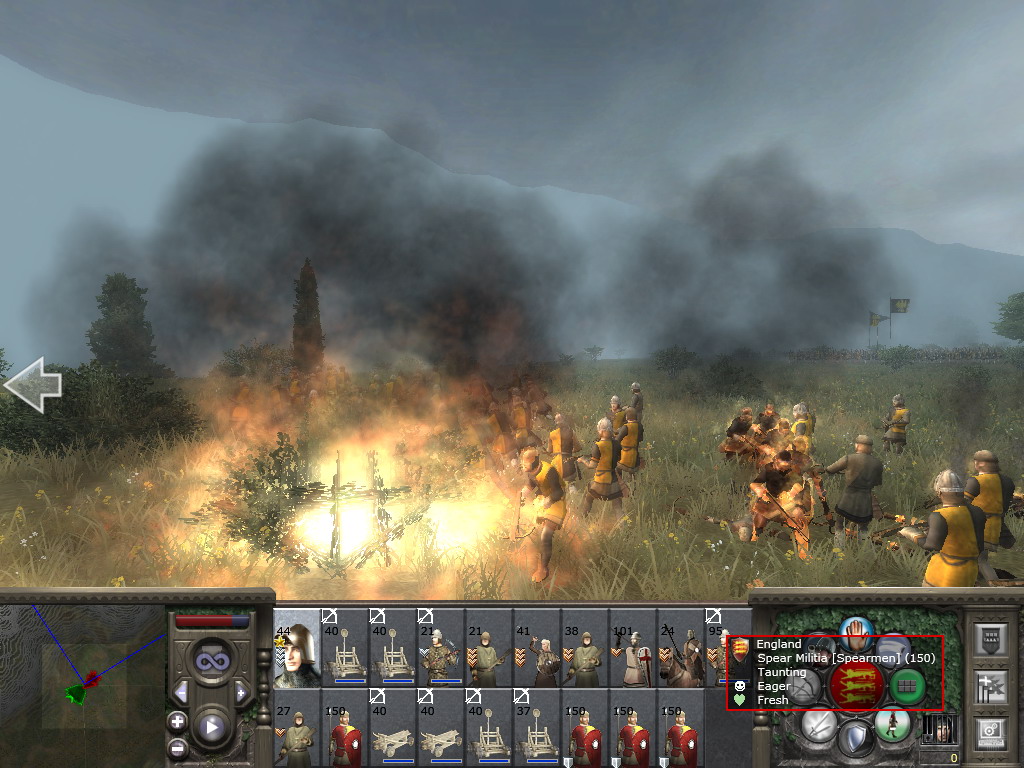
Task: Toggle the shield guard mode button
Action: (x=855, y=740)
